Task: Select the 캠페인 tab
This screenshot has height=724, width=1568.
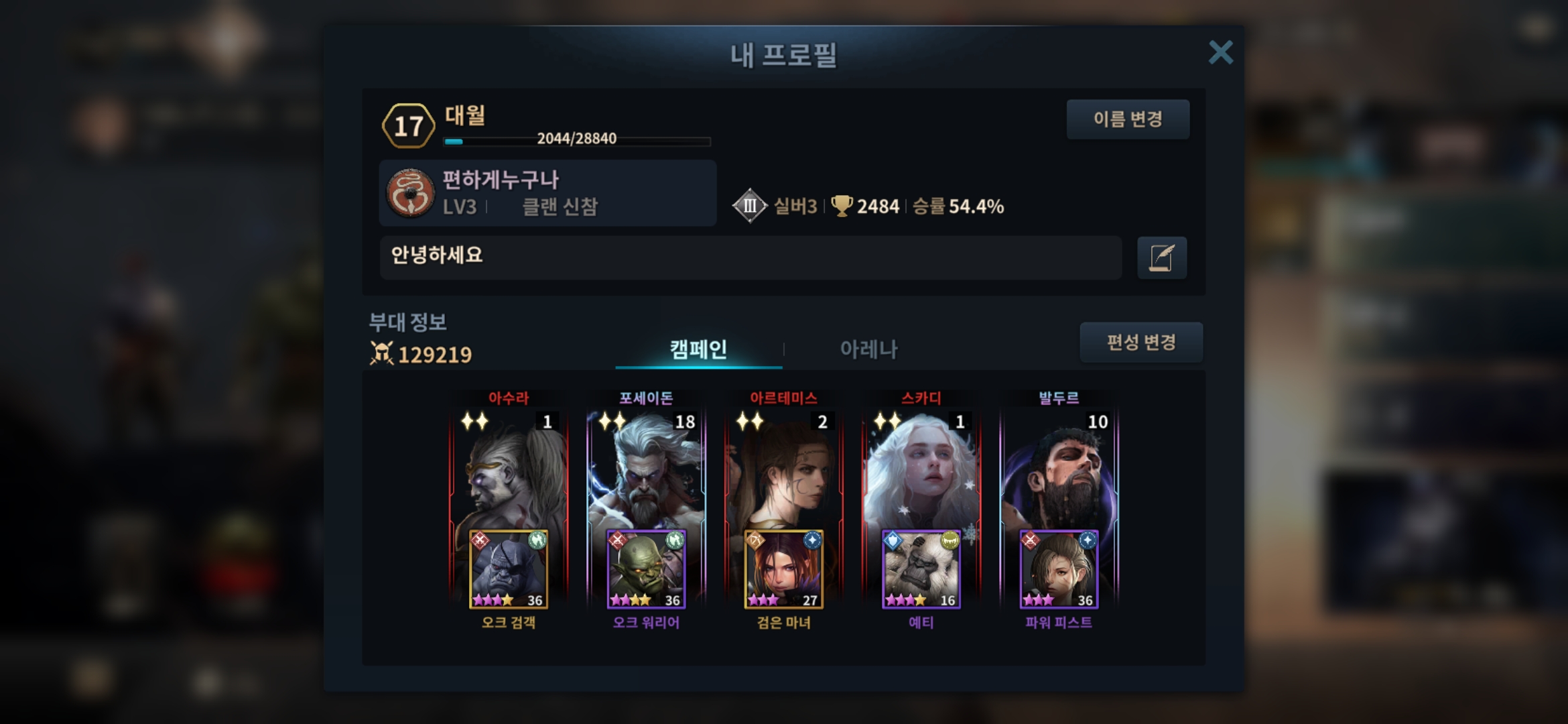Action: tap(698, 349)
